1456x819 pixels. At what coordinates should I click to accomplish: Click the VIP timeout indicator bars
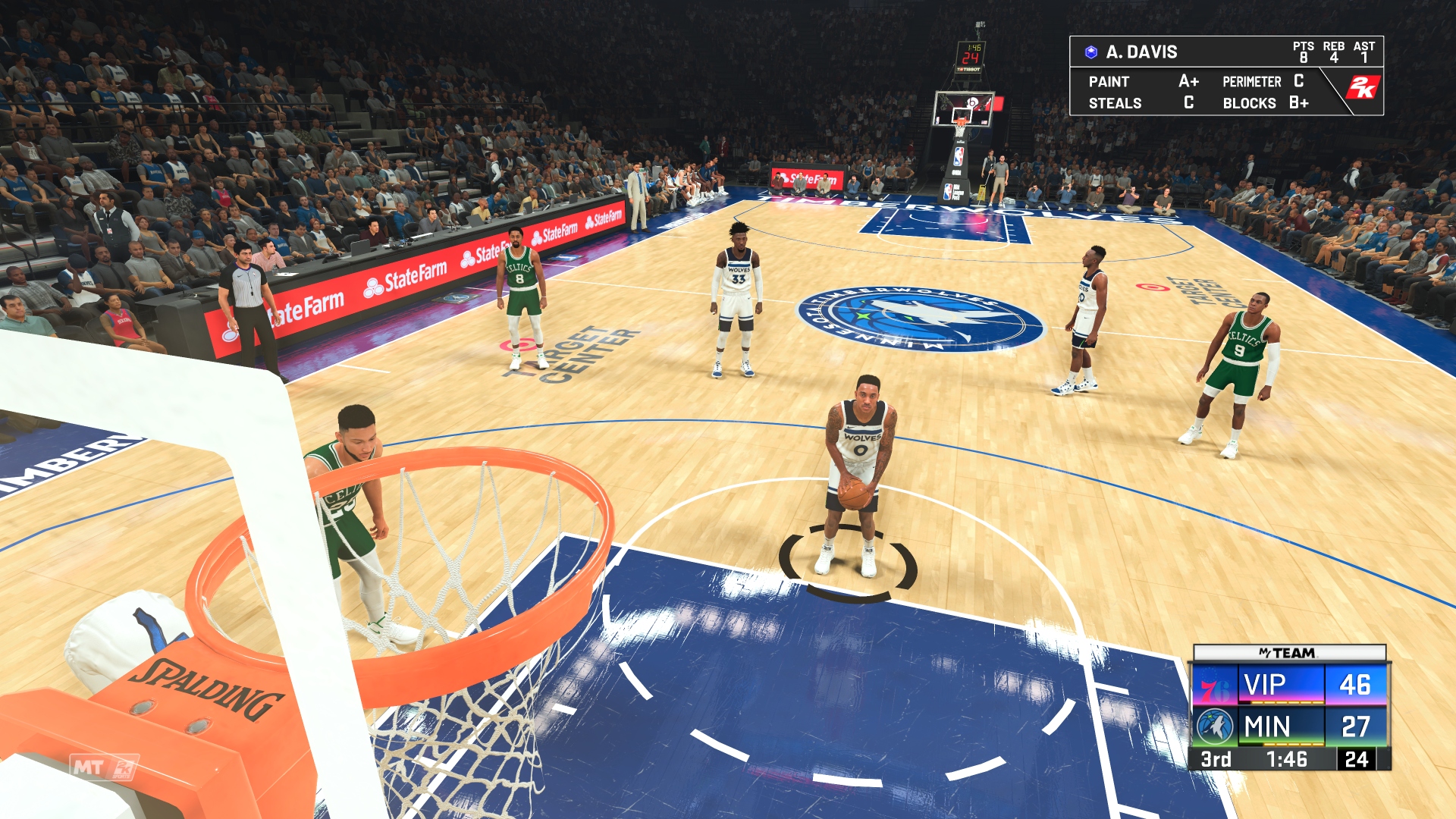click(x=1288, y=703)
